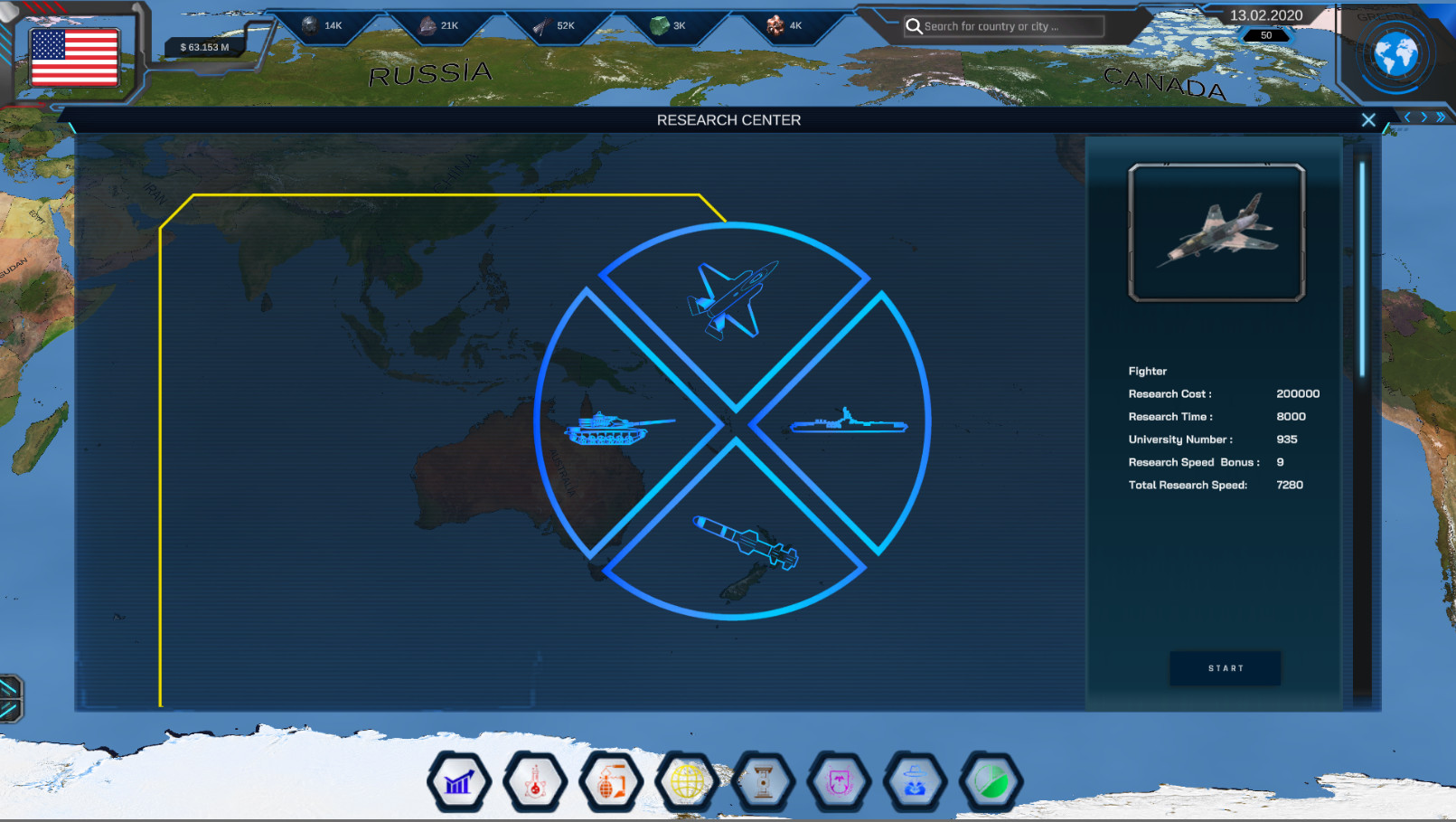Open the economy bar-chart menu
This screenshot has width=1456, height=822.
tap(459, 781)
